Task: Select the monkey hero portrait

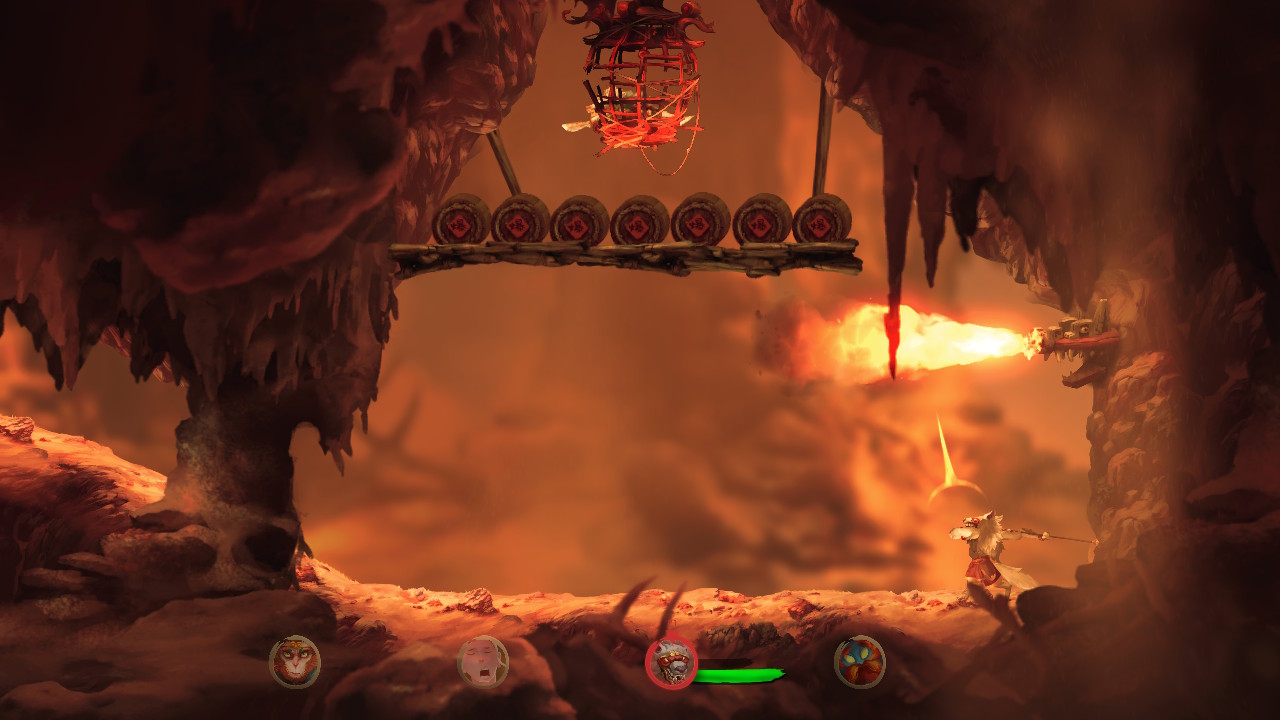Action: (x=295, y=662)
